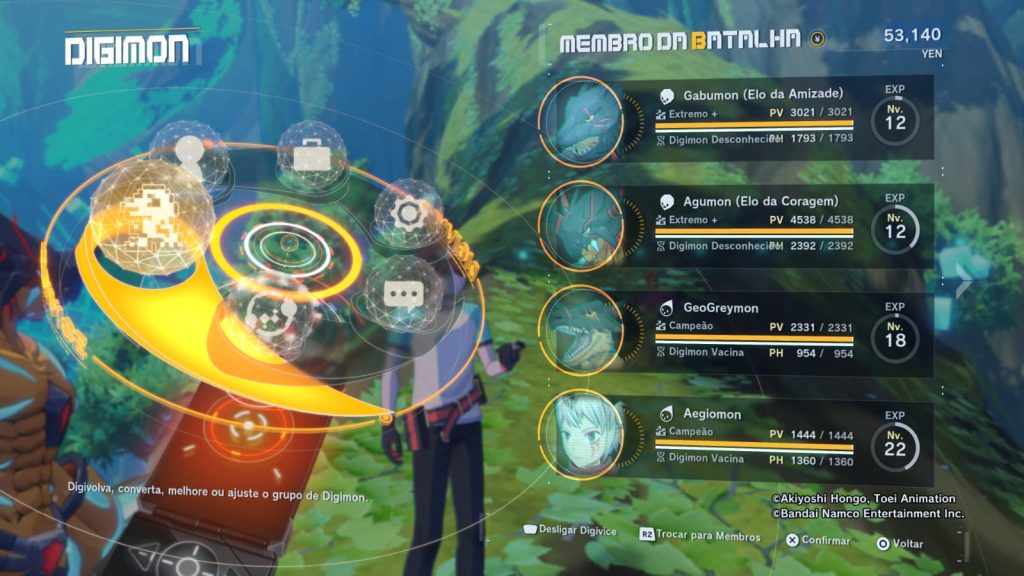Select the person silhouette menu orb
Image resolution: width=1024 pixels, height=576 pixels.
187,152
